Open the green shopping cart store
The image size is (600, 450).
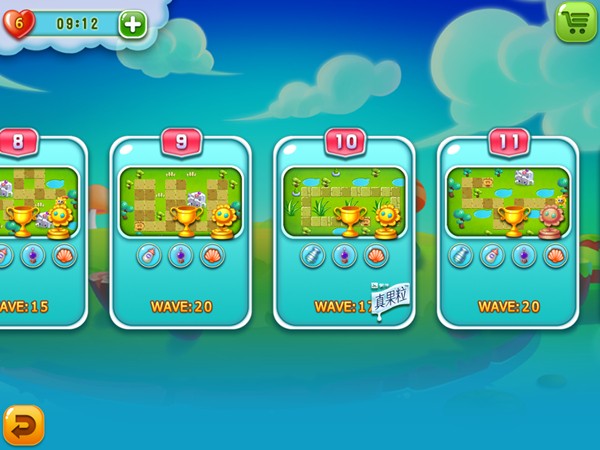click(x=575, y=21)
